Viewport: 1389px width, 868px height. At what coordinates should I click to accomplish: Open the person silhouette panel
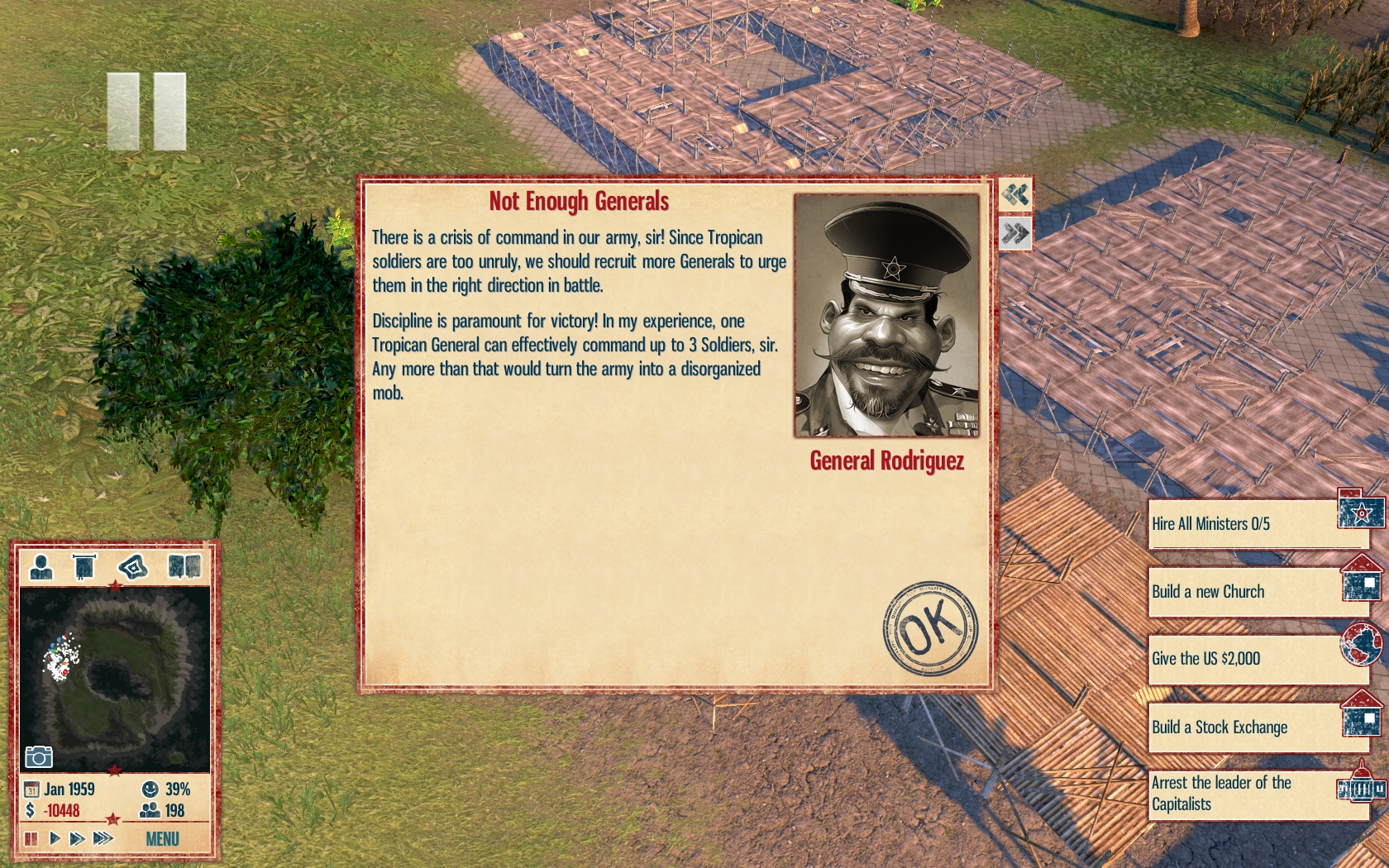41,567
